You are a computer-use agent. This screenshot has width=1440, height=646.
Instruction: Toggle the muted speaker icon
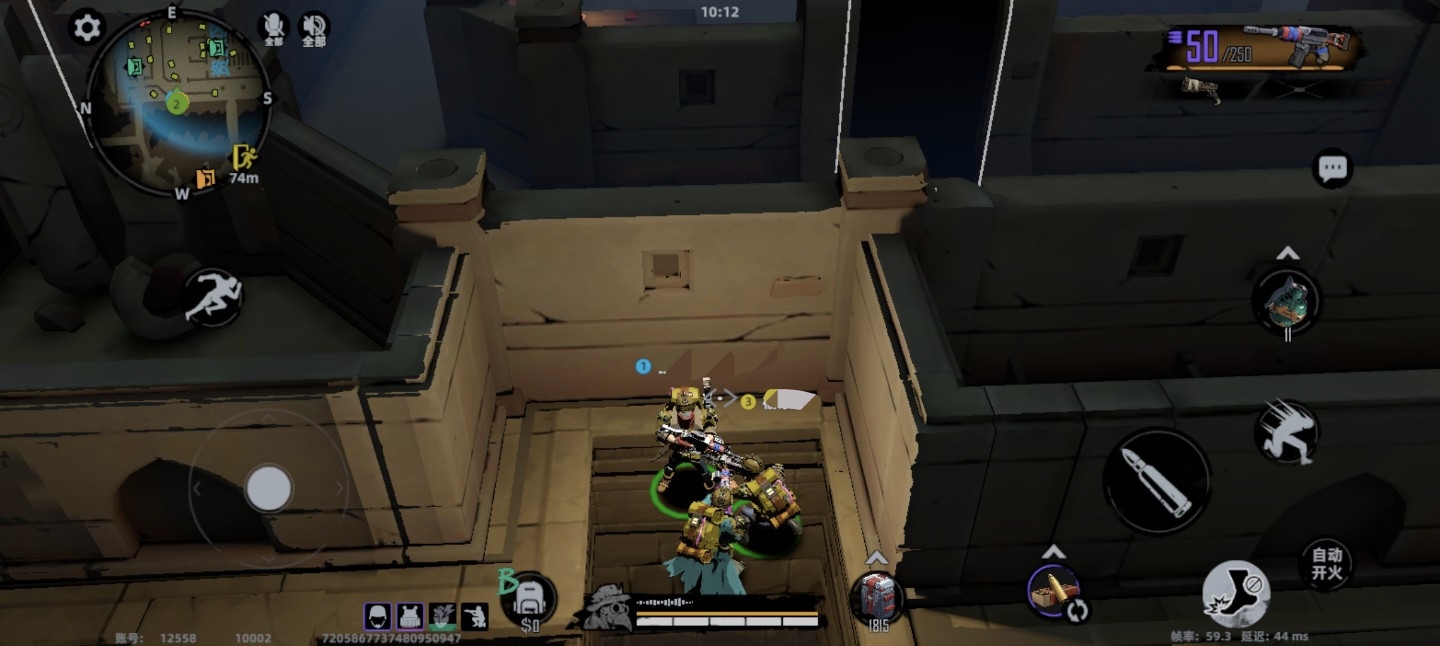pos(314,28)
